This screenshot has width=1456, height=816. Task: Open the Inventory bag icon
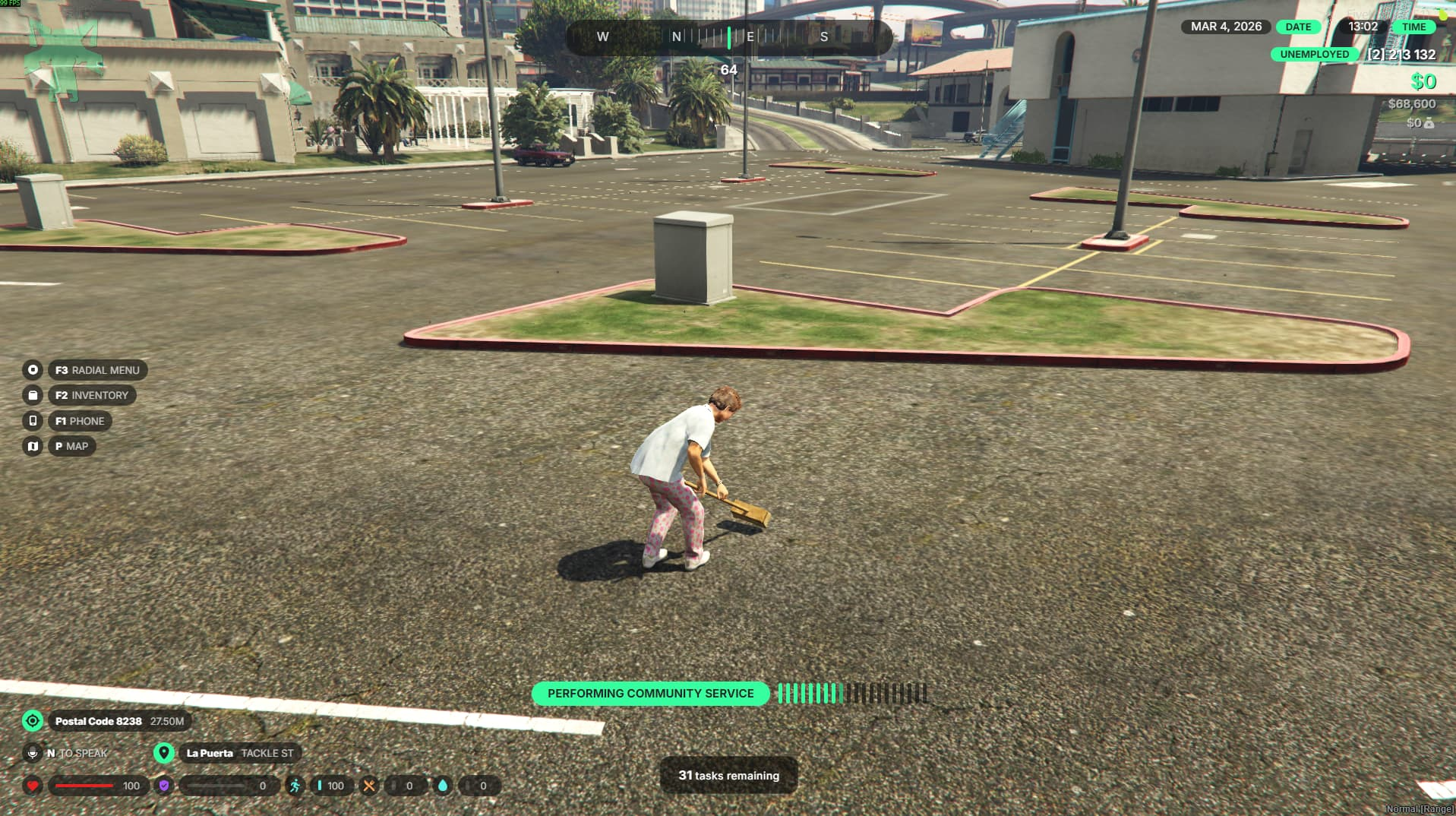coord(33,395)
